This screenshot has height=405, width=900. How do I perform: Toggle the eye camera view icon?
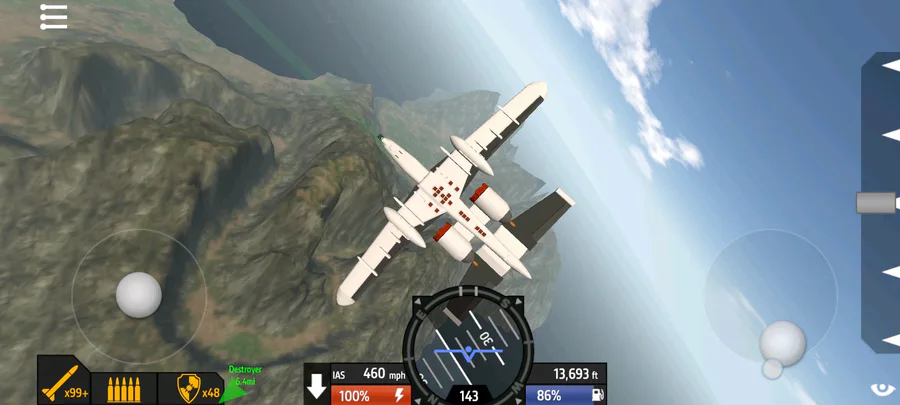(884, 389)
